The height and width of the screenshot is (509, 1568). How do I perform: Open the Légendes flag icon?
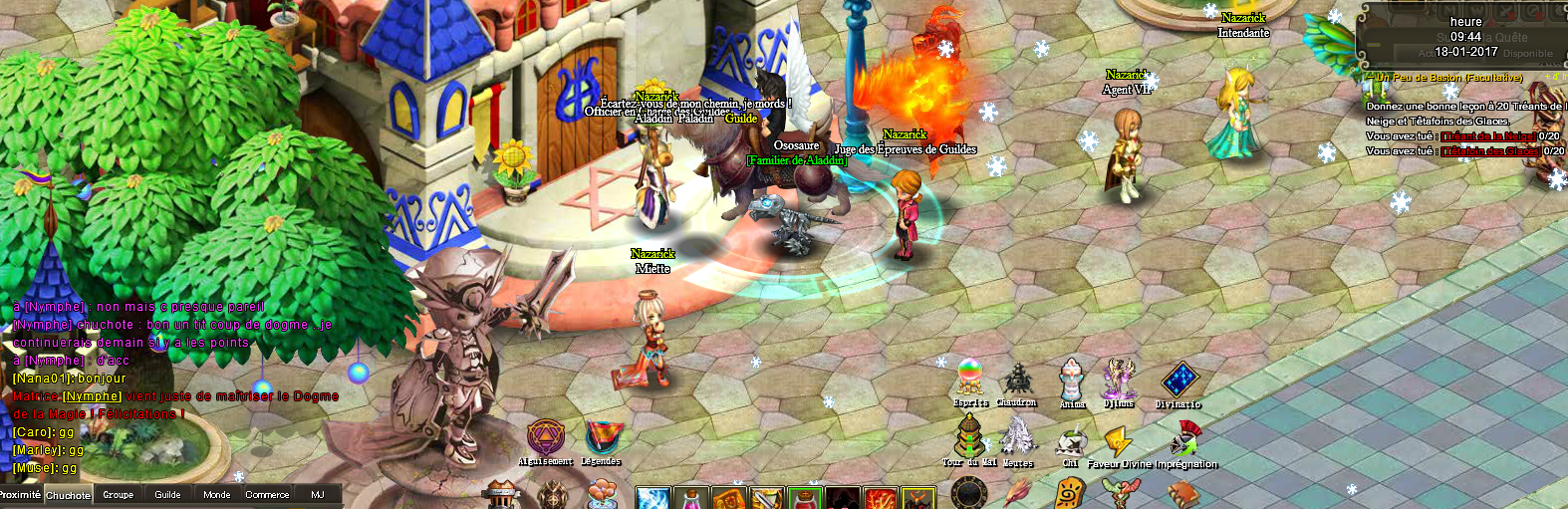pyautogui.click(x=602, y=436)
